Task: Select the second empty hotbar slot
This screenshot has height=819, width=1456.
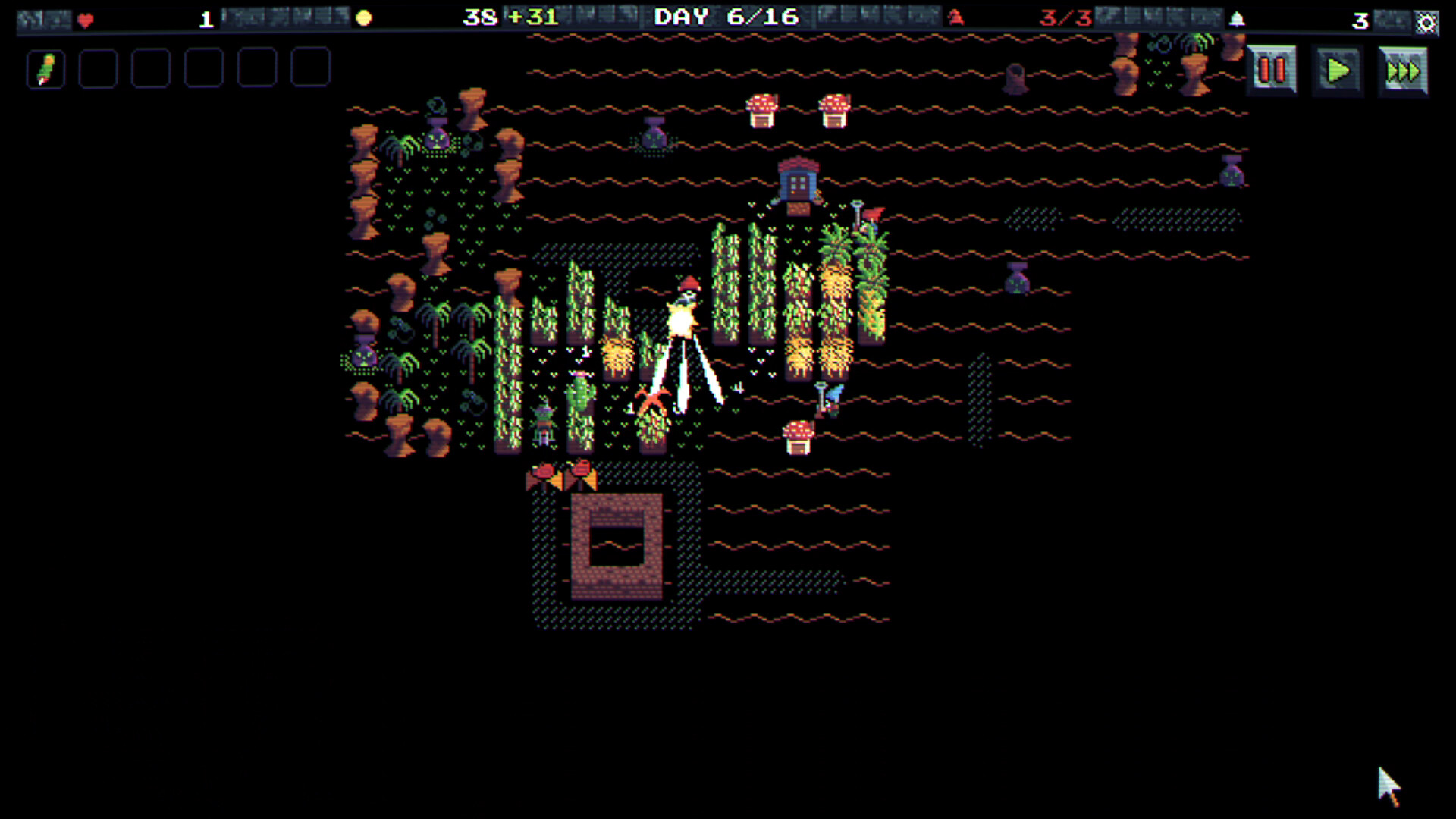Action: pyautogui.click(x=97, y=68)
